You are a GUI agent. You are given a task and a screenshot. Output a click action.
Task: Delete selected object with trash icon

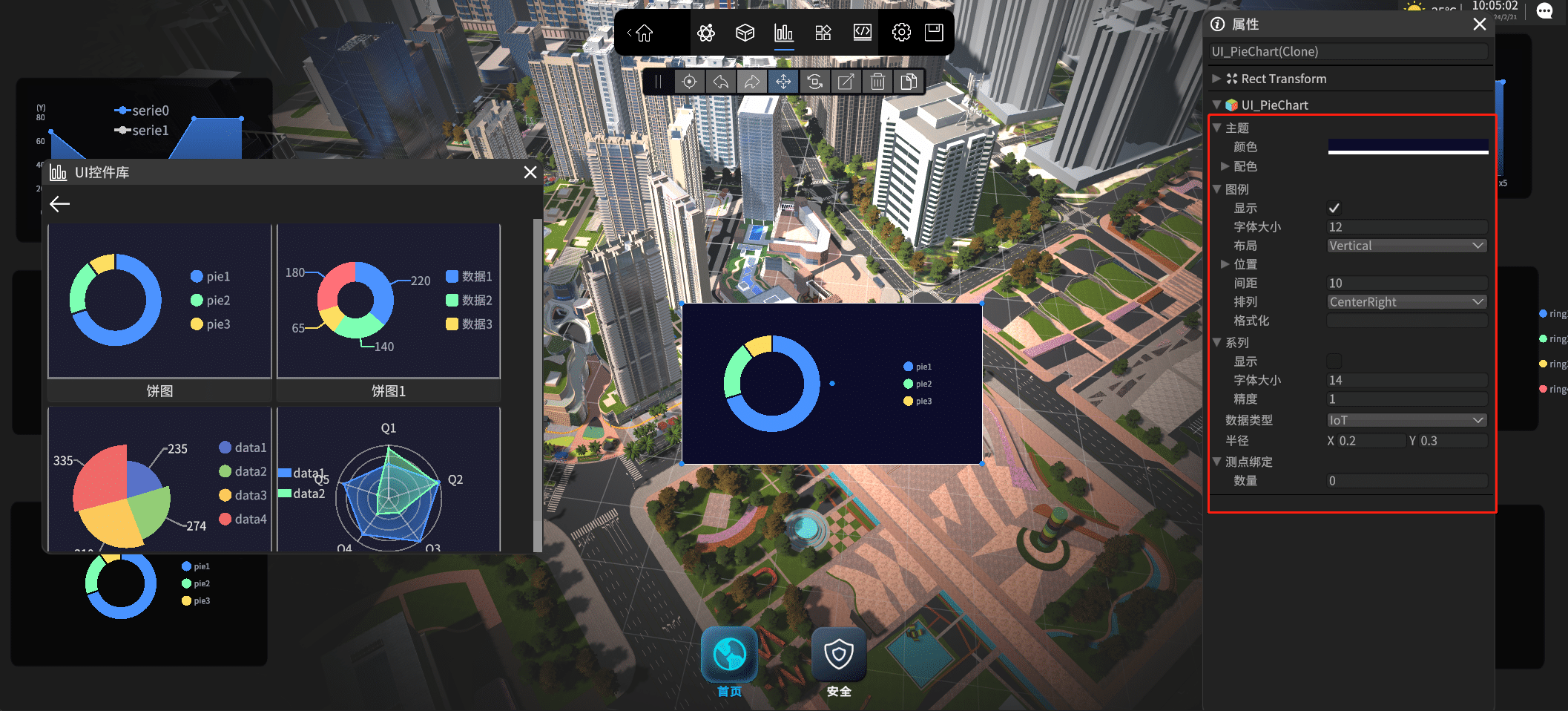coord(877,82)
